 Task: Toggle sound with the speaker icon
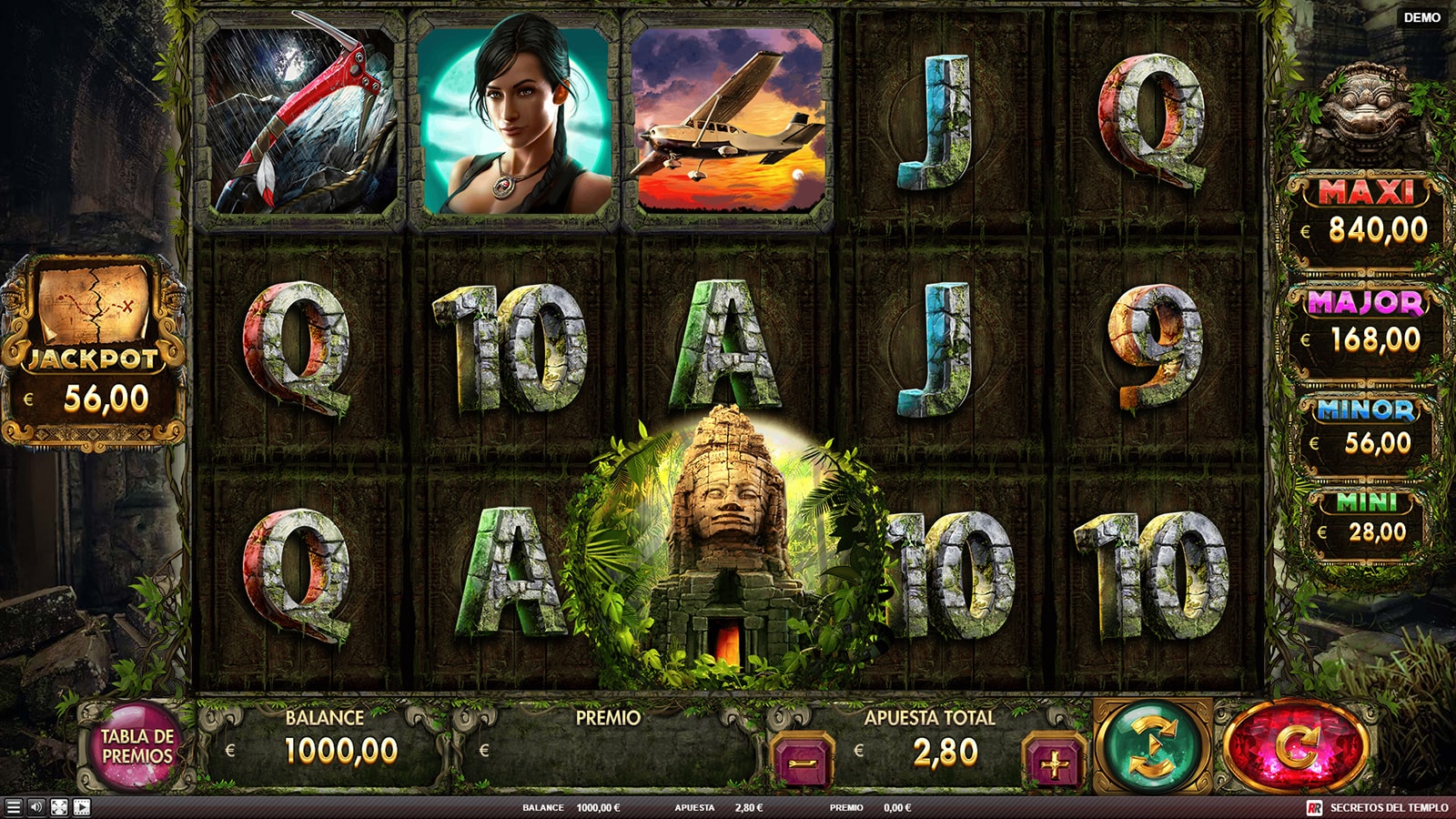pyautogui.click(x=36, y=807)
